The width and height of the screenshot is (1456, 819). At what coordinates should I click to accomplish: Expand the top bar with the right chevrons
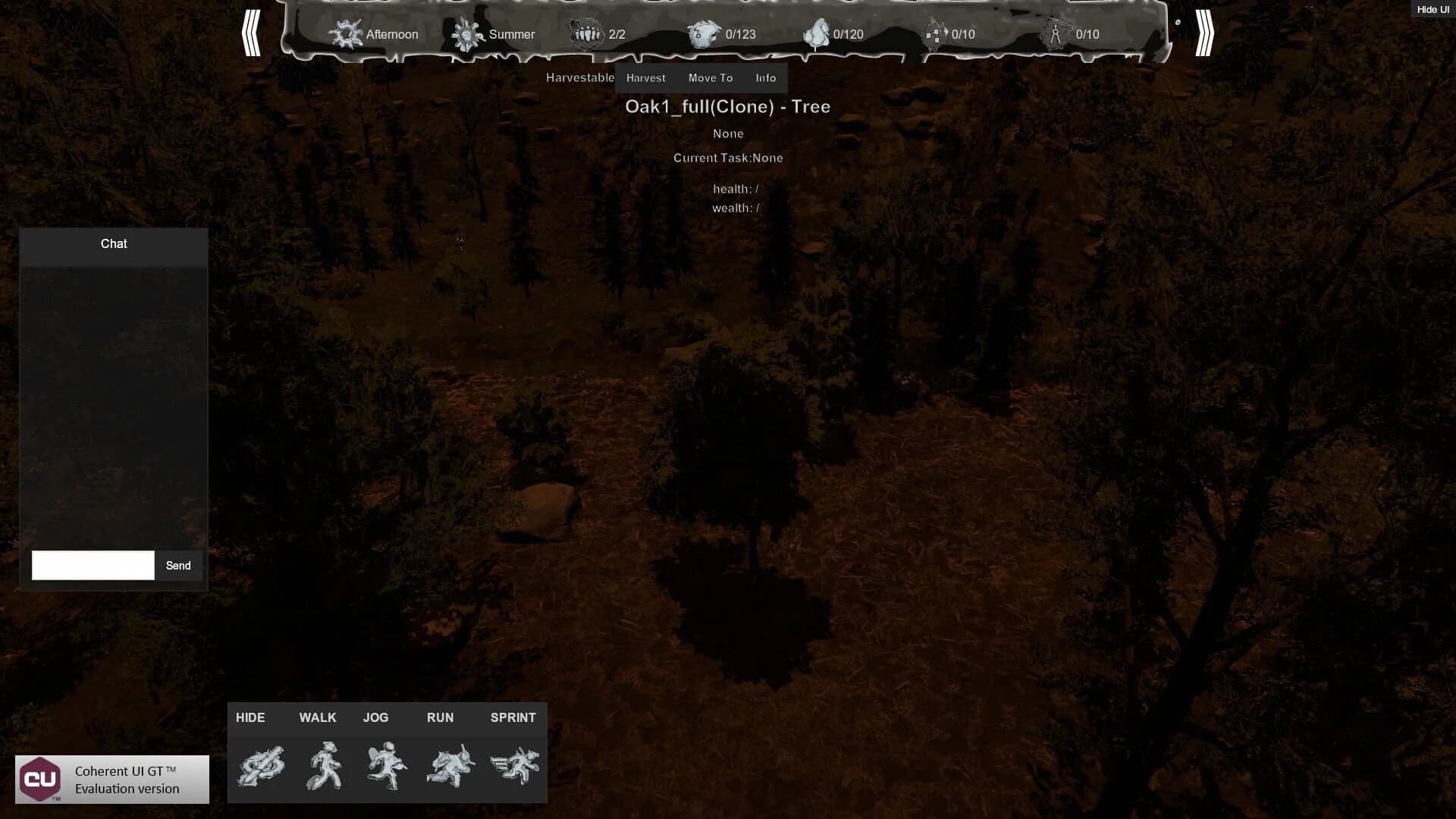[1204, 34]
